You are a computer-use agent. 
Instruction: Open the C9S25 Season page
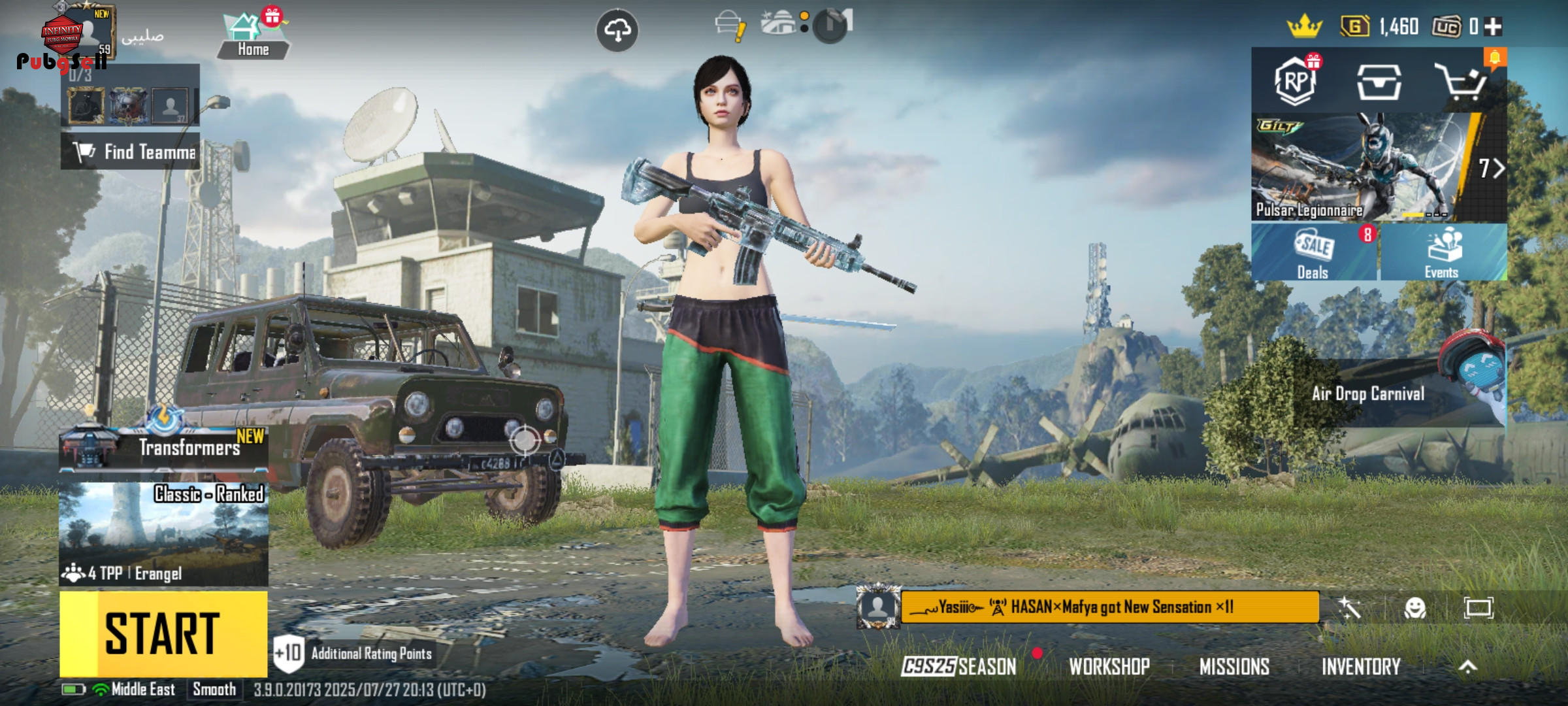coord(959,667)
